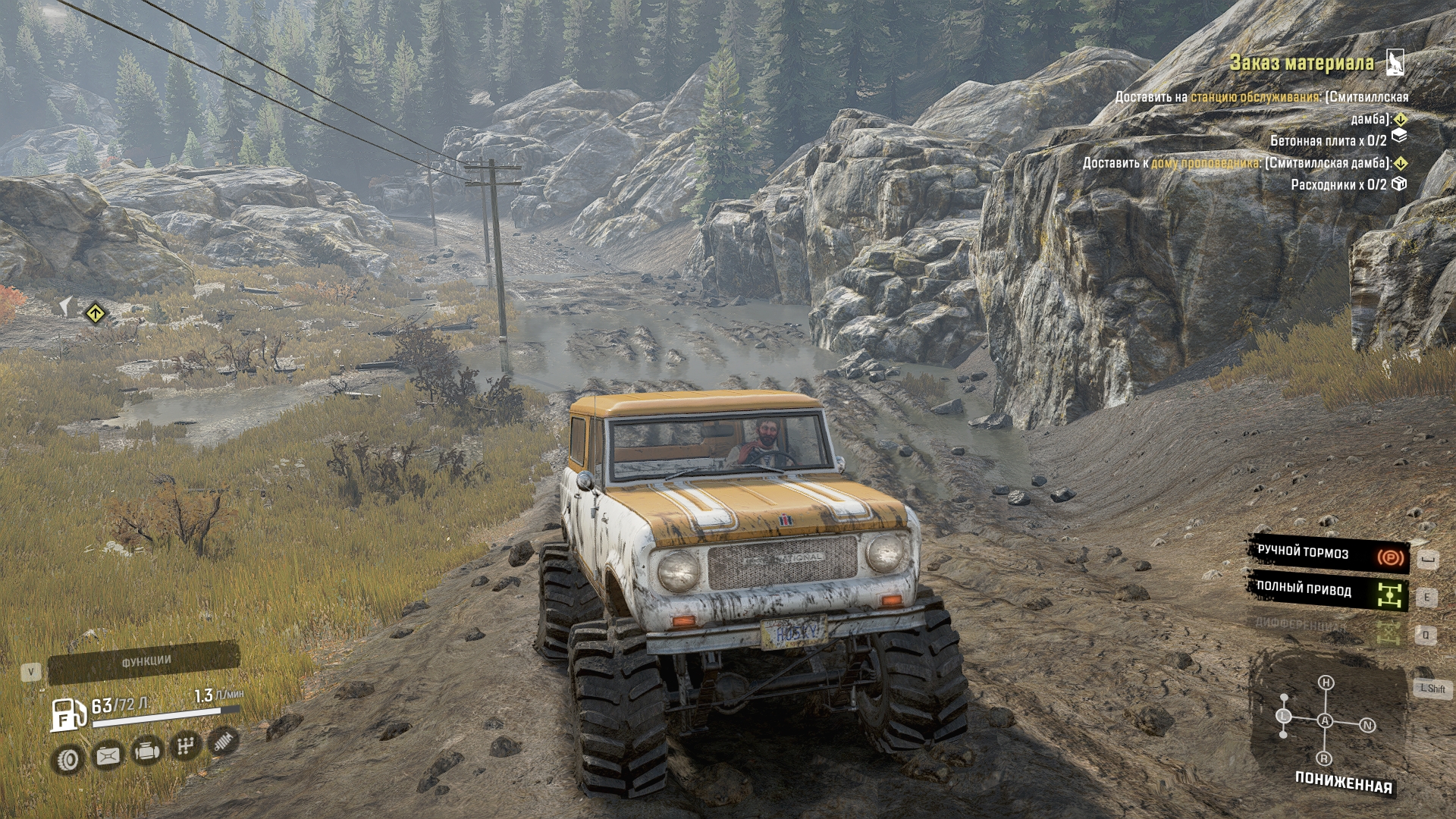The width and height of the screenshot is (1456, 819).
Task: Check the suspension damage icon
Action: (222, 742)
